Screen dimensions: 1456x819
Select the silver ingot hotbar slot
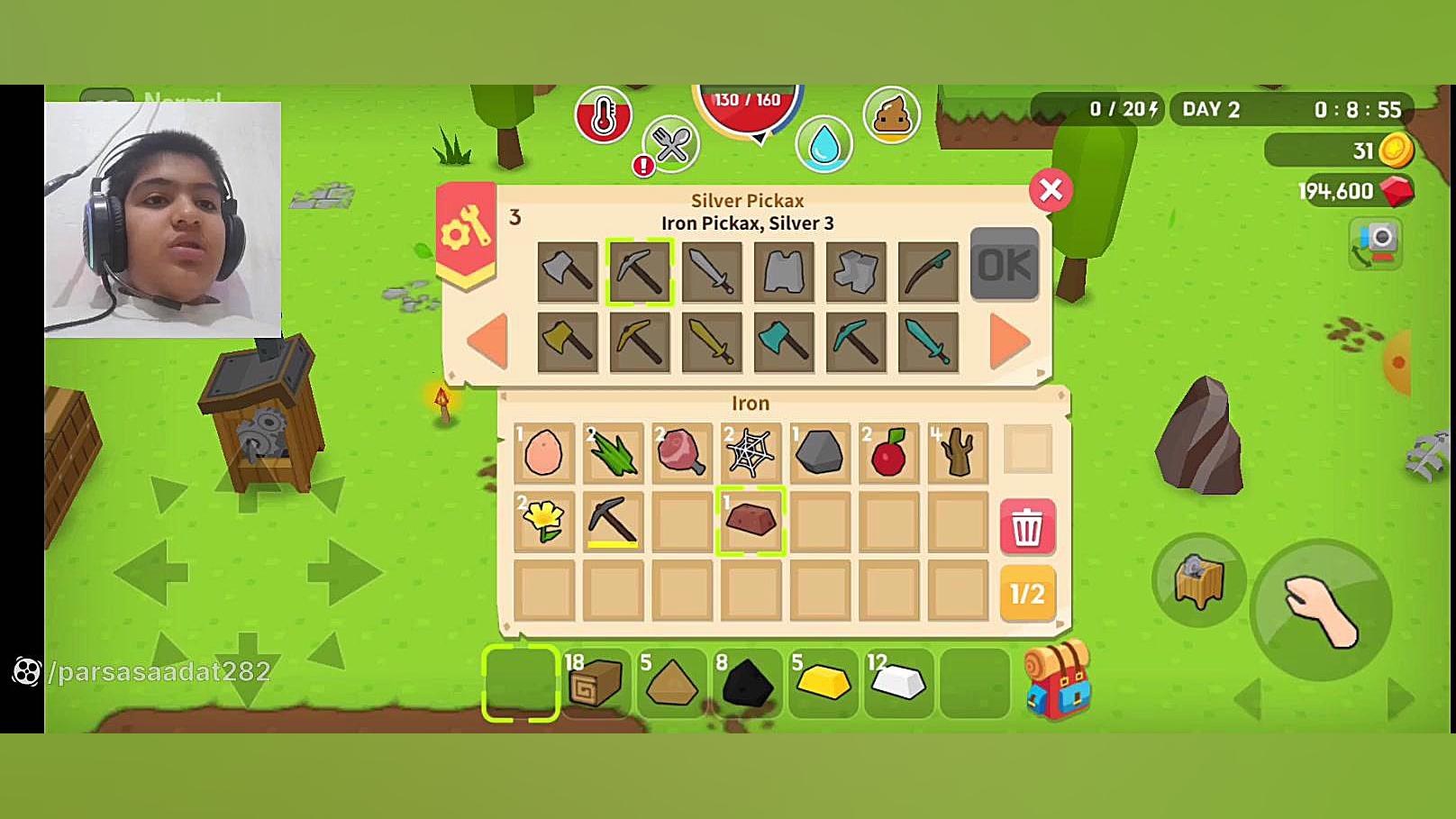point(897,683)
